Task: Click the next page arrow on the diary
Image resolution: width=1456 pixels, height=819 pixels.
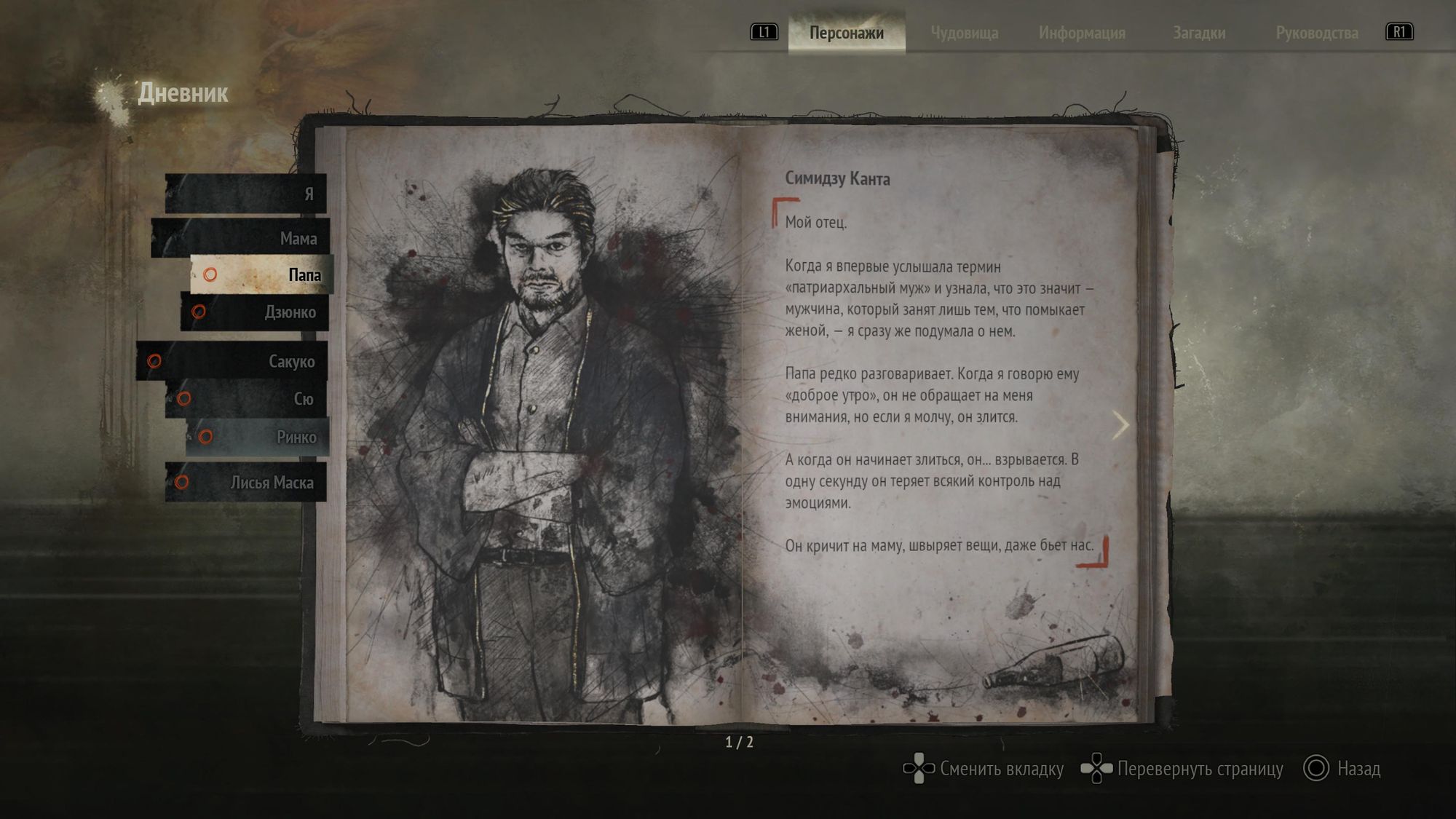Action: coord(1120,425)
